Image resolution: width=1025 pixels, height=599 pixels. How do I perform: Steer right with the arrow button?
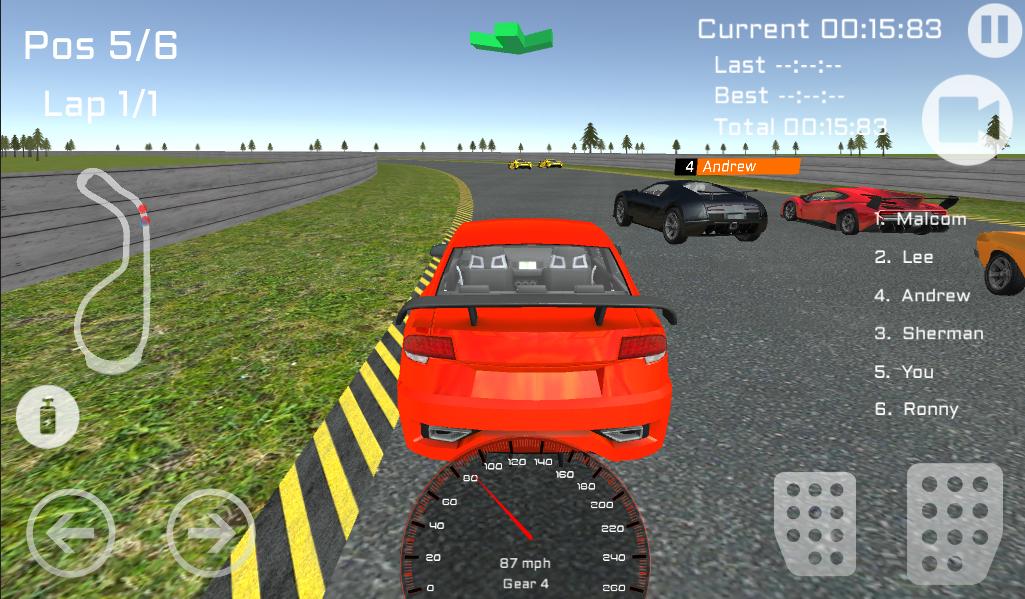click(209, 533)
